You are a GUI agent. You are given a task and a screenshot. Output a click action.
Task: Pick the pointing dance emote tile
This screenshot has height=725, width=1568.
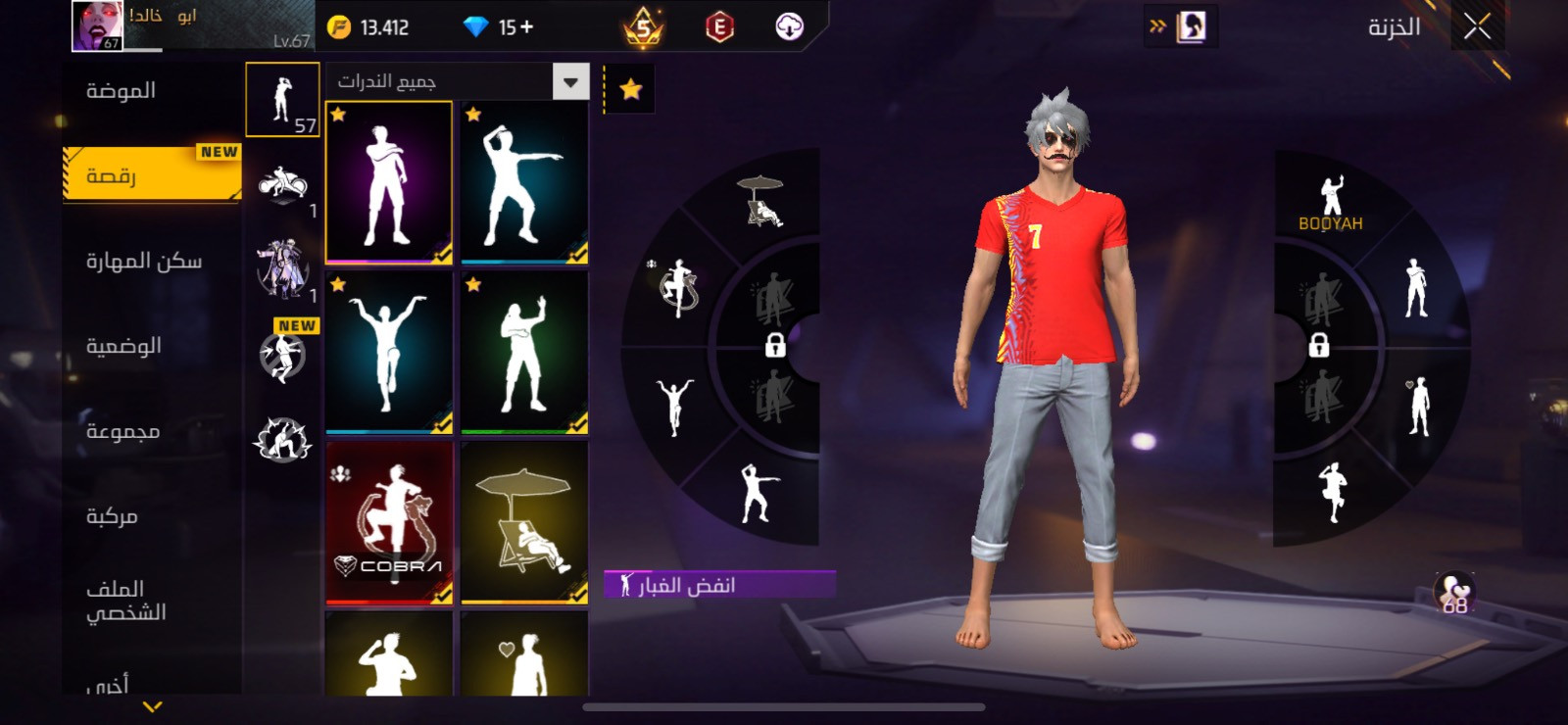(x=524, y=182)
